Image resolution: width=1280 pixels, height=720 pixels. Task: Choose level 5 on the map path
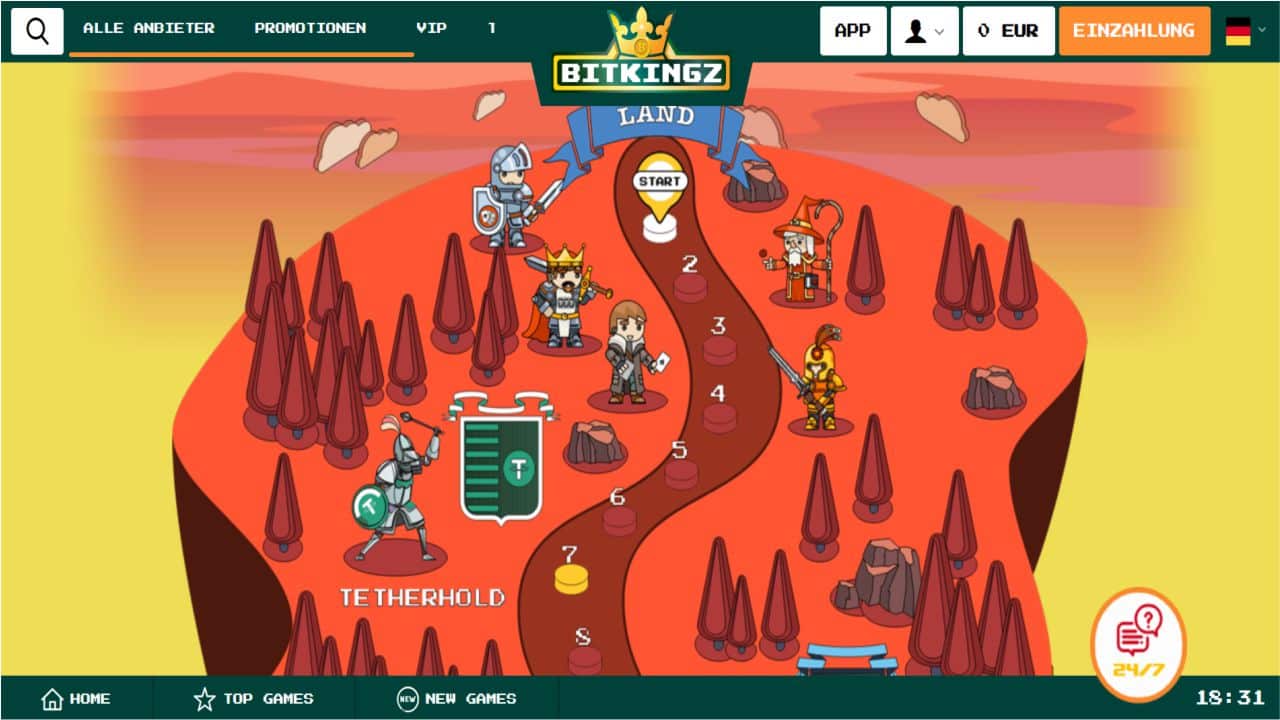(x=681, y=472)
